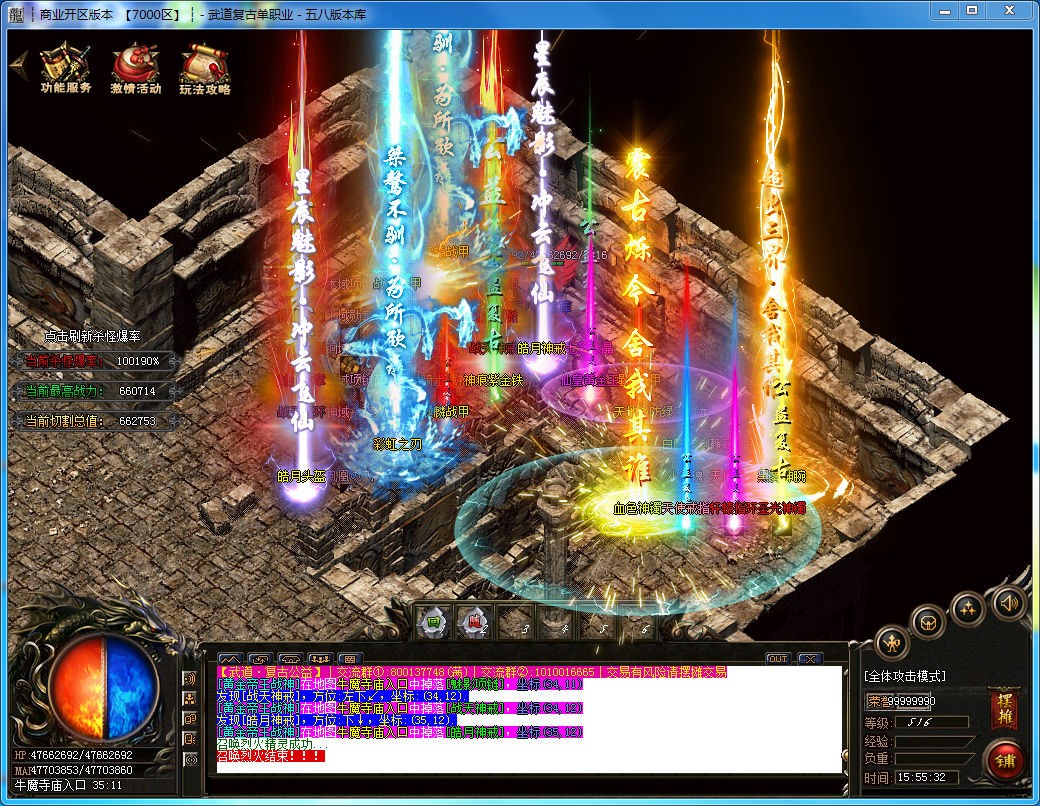Click 点击刷新杀怪爆率 to refresh drop rate
The height and width of the screenshot is (806, 1040).
(x=92, y=337)
